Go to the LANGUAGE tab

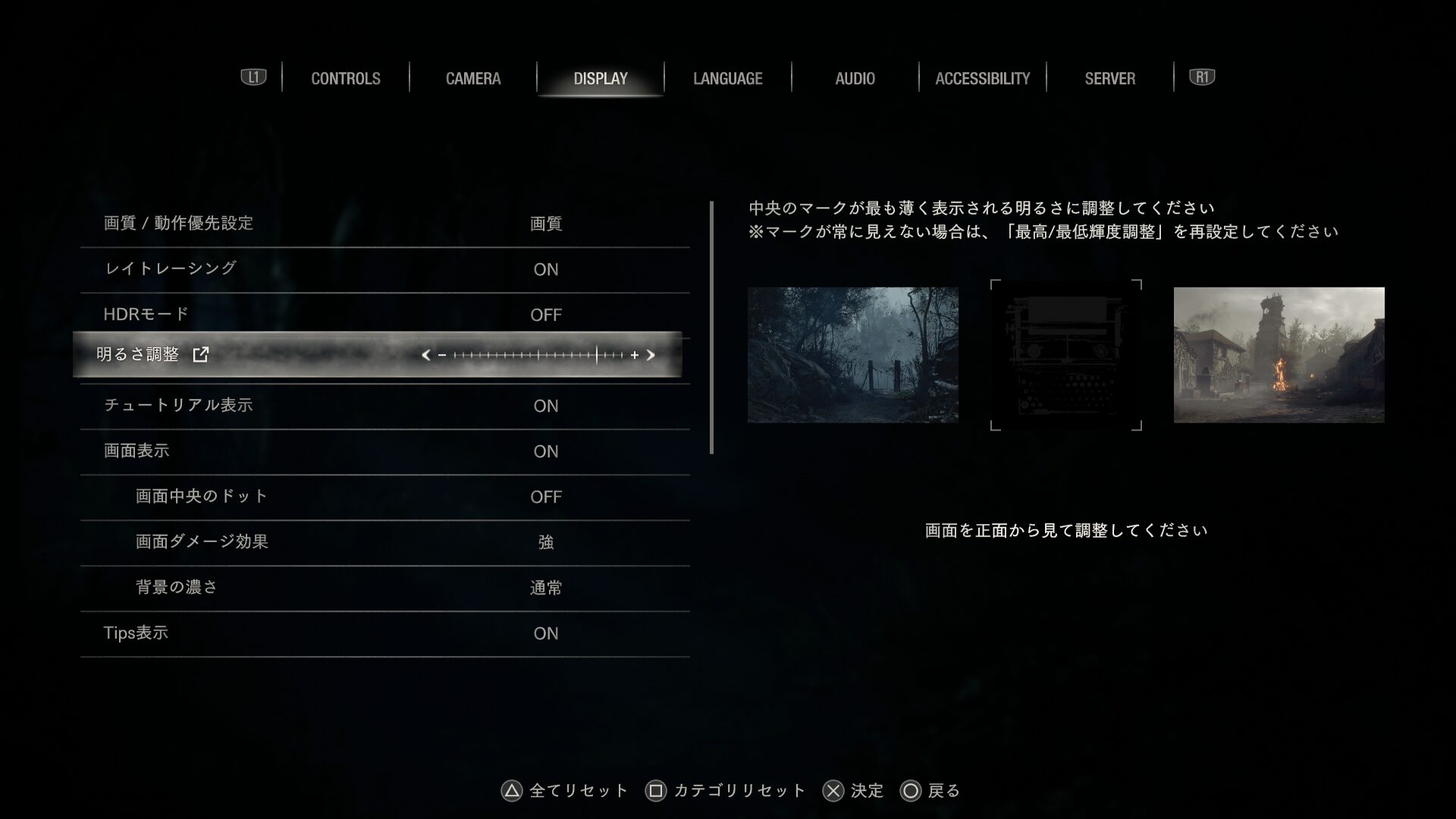click(x=727, y=78)
